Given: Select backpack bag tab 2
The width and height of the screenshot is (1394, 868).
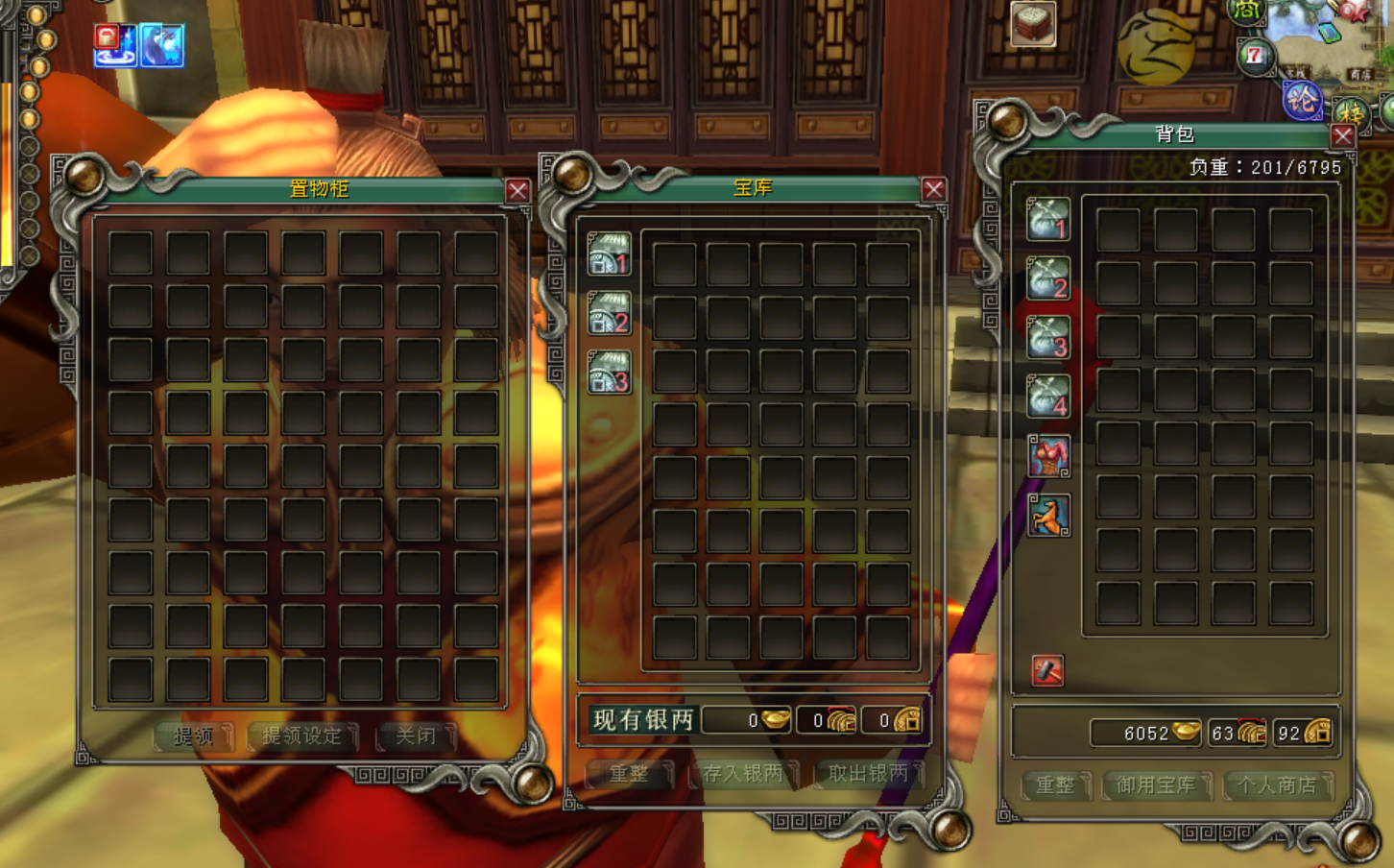Looking at the screenshot, I should point(1047,279).
